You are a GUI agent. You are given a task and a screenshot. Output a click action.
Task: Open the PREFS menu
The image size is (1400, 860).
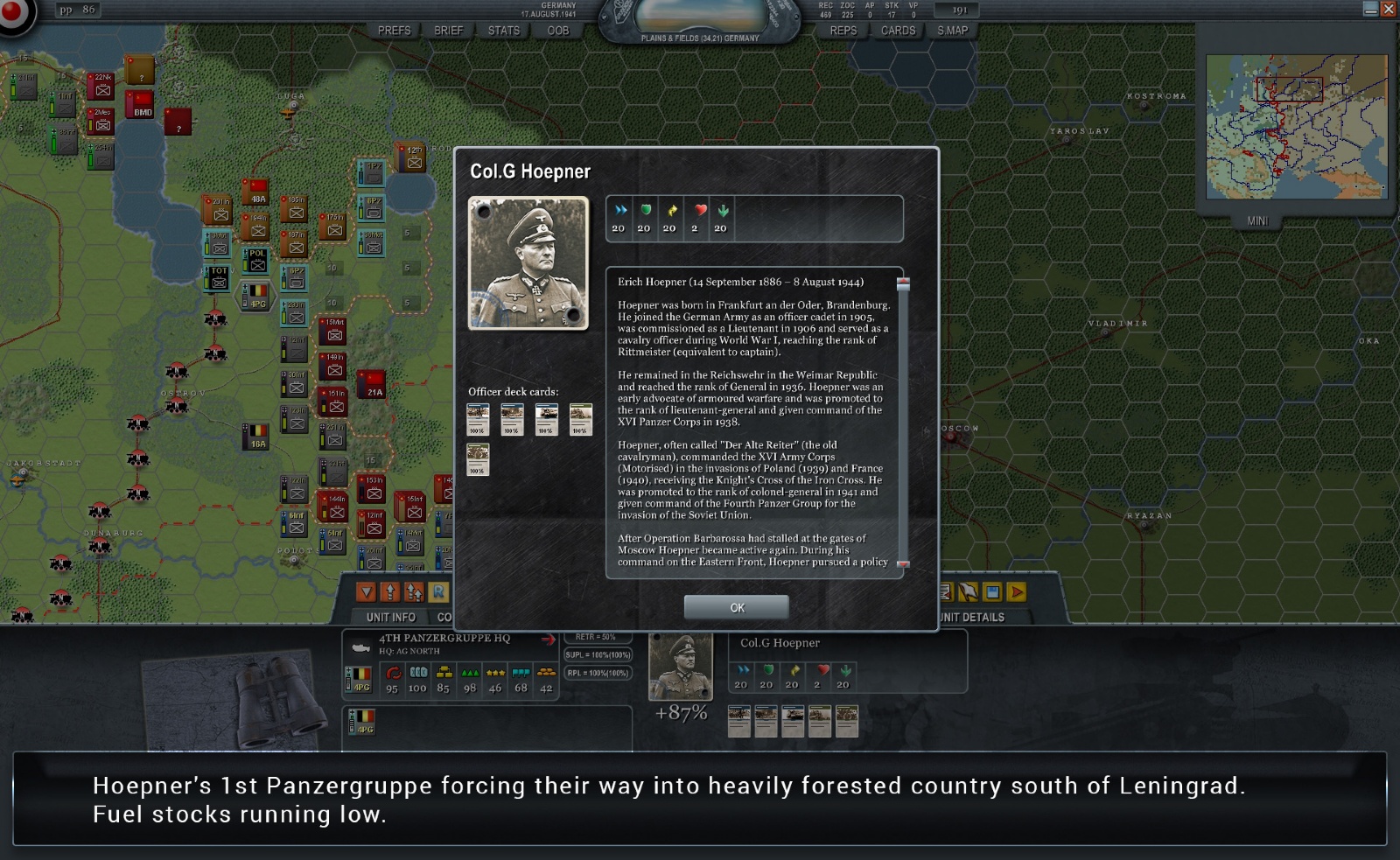pos(394,31)
